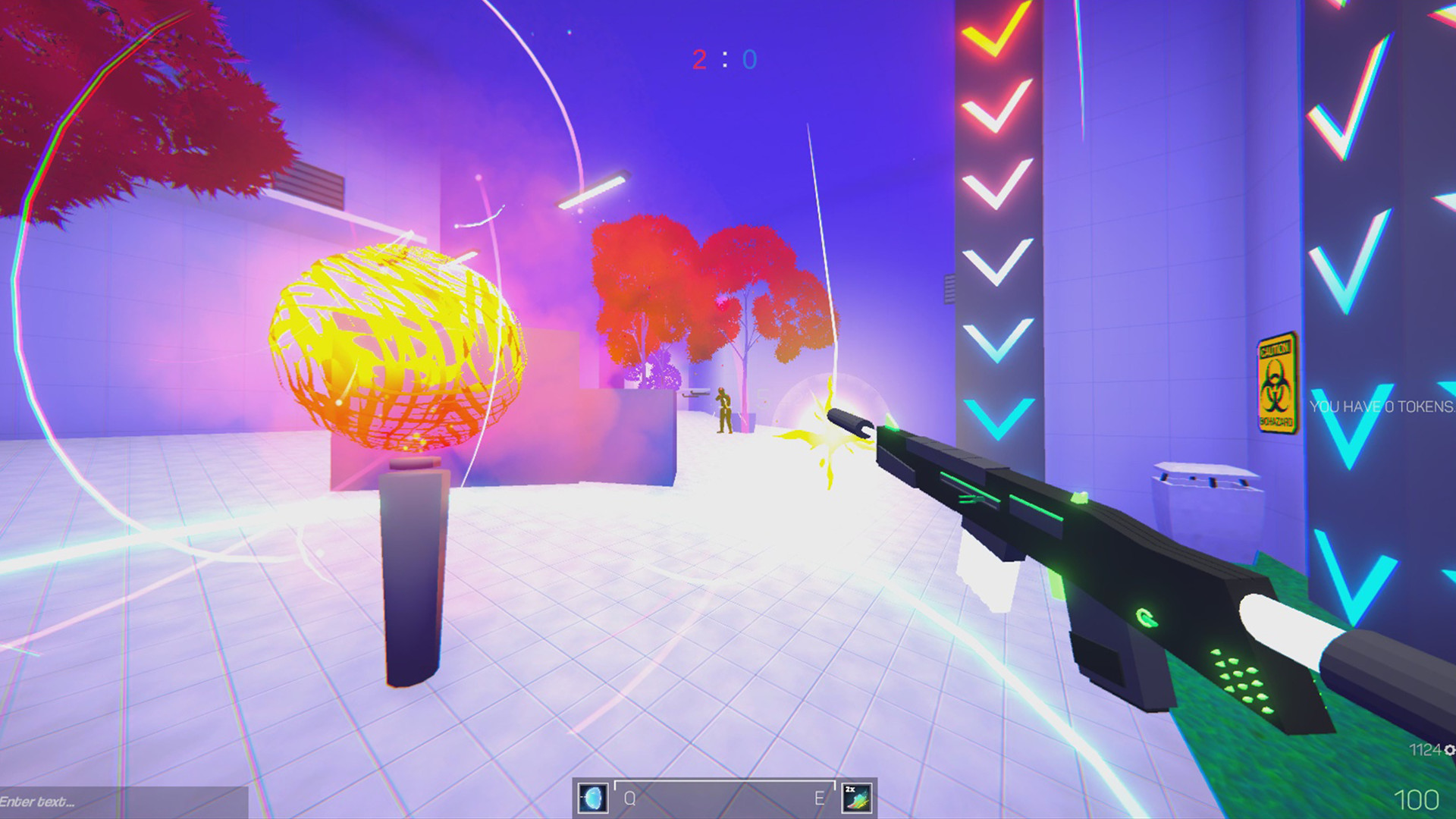Activate the blue shield ability icon
1456x819 pixels.
592,798
